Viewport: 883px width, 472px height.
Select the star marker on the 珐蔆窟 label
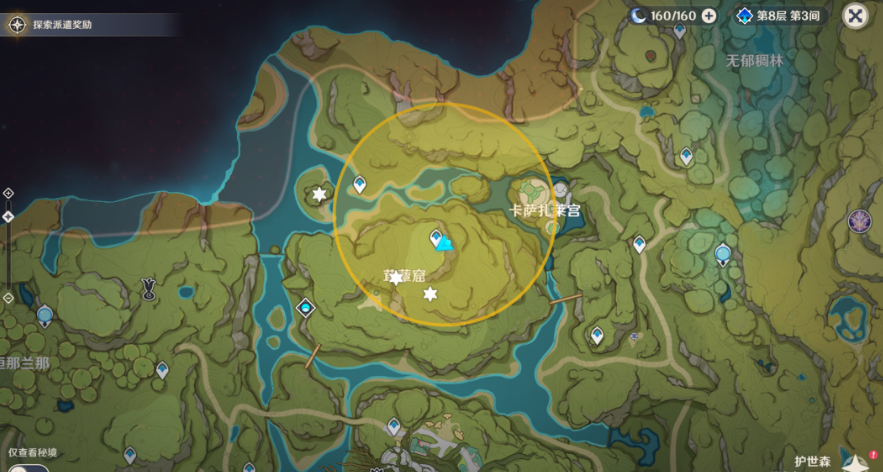pos(396,277)
